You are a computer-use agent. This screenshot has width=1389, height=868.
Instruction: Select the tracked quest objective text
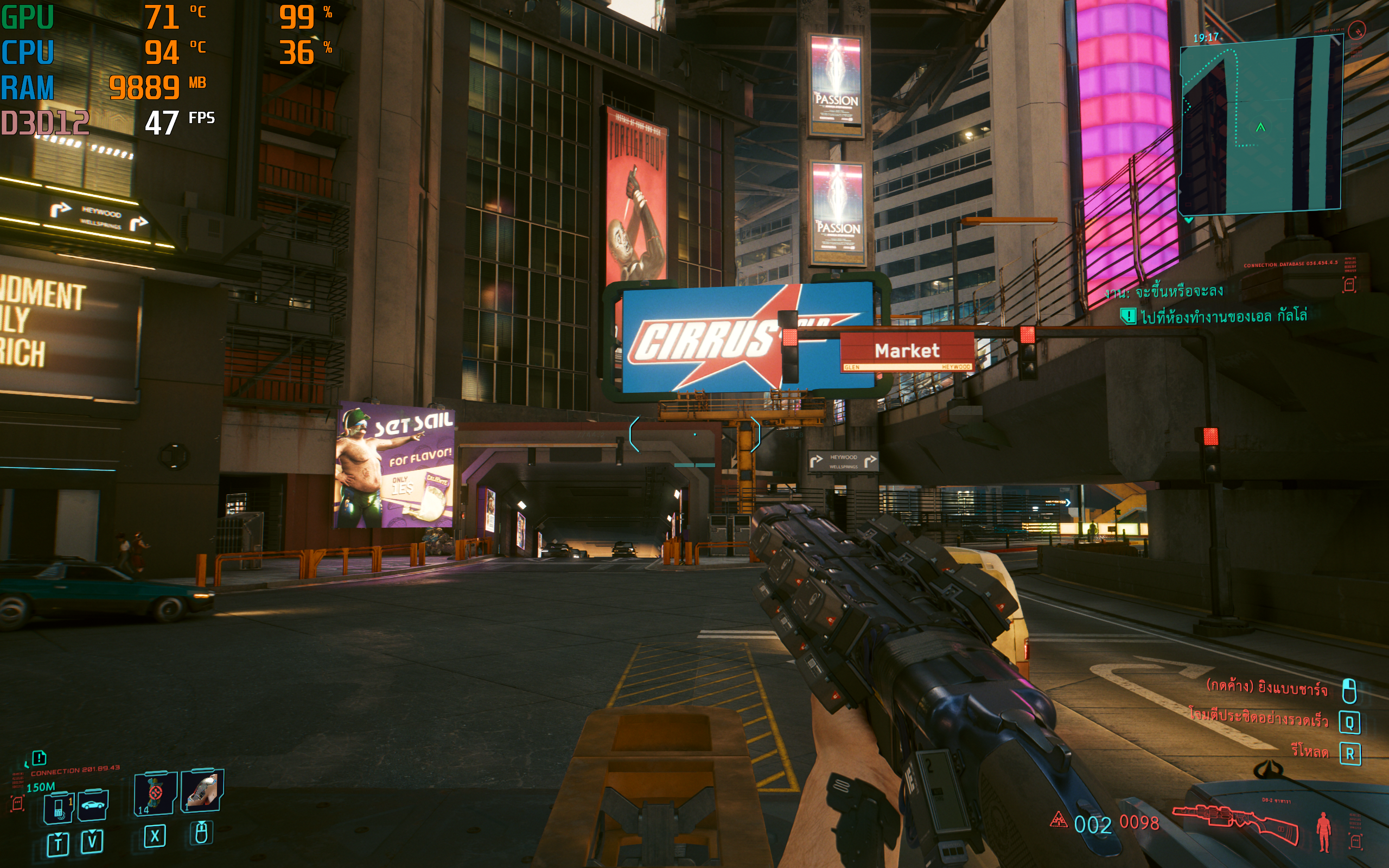1223,316
